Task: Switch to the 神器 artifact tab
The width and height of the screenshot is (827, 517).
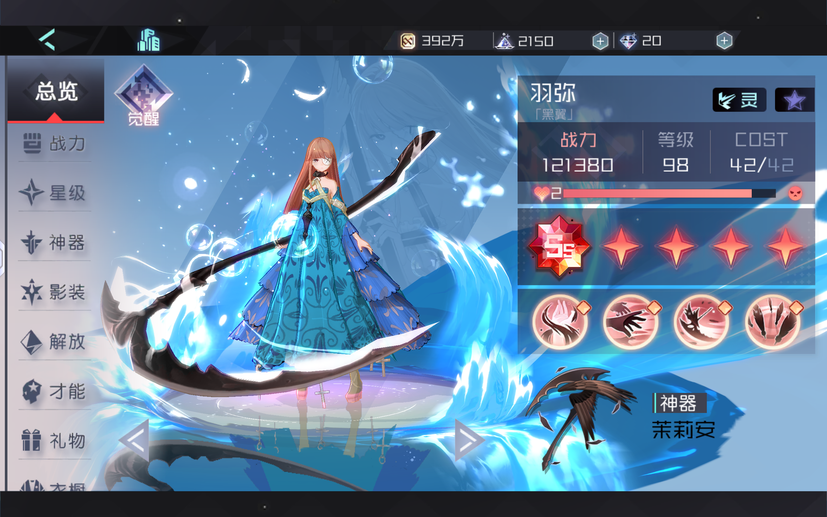Action: pos(56,242)
